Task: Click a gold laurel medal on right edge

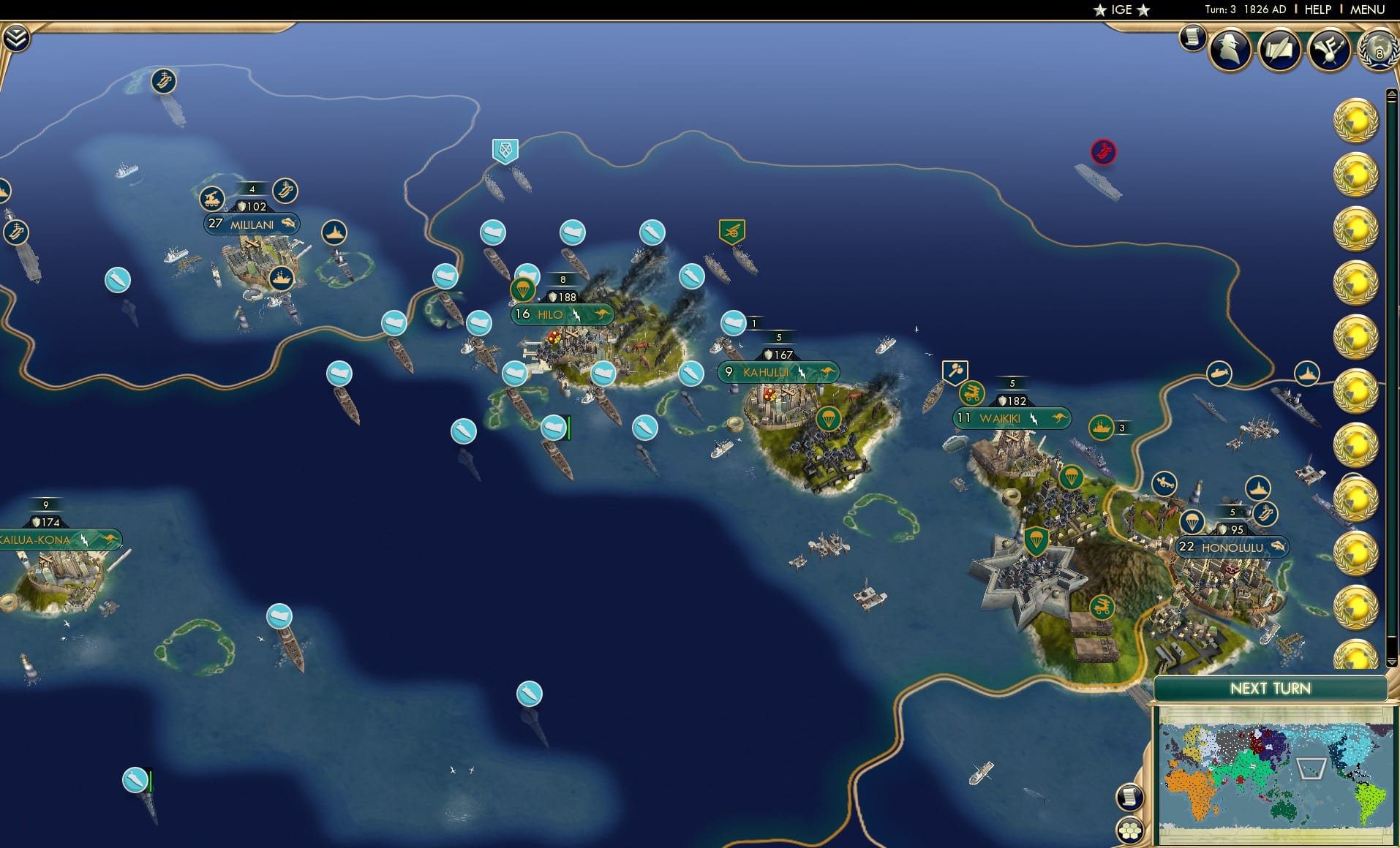Action: coord(1359,119)
